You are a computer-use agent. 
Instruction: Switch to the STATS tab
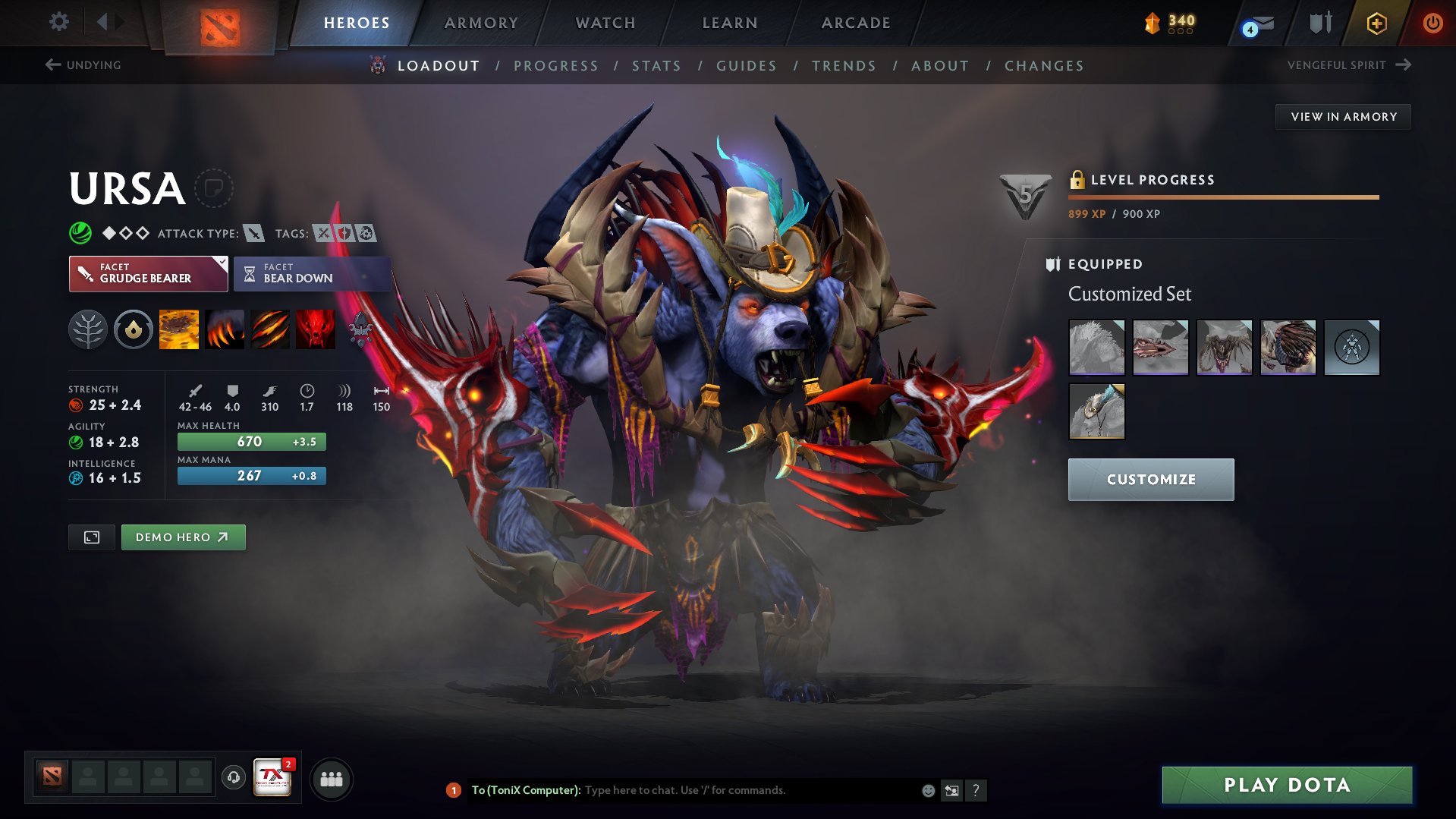[656, 66]
